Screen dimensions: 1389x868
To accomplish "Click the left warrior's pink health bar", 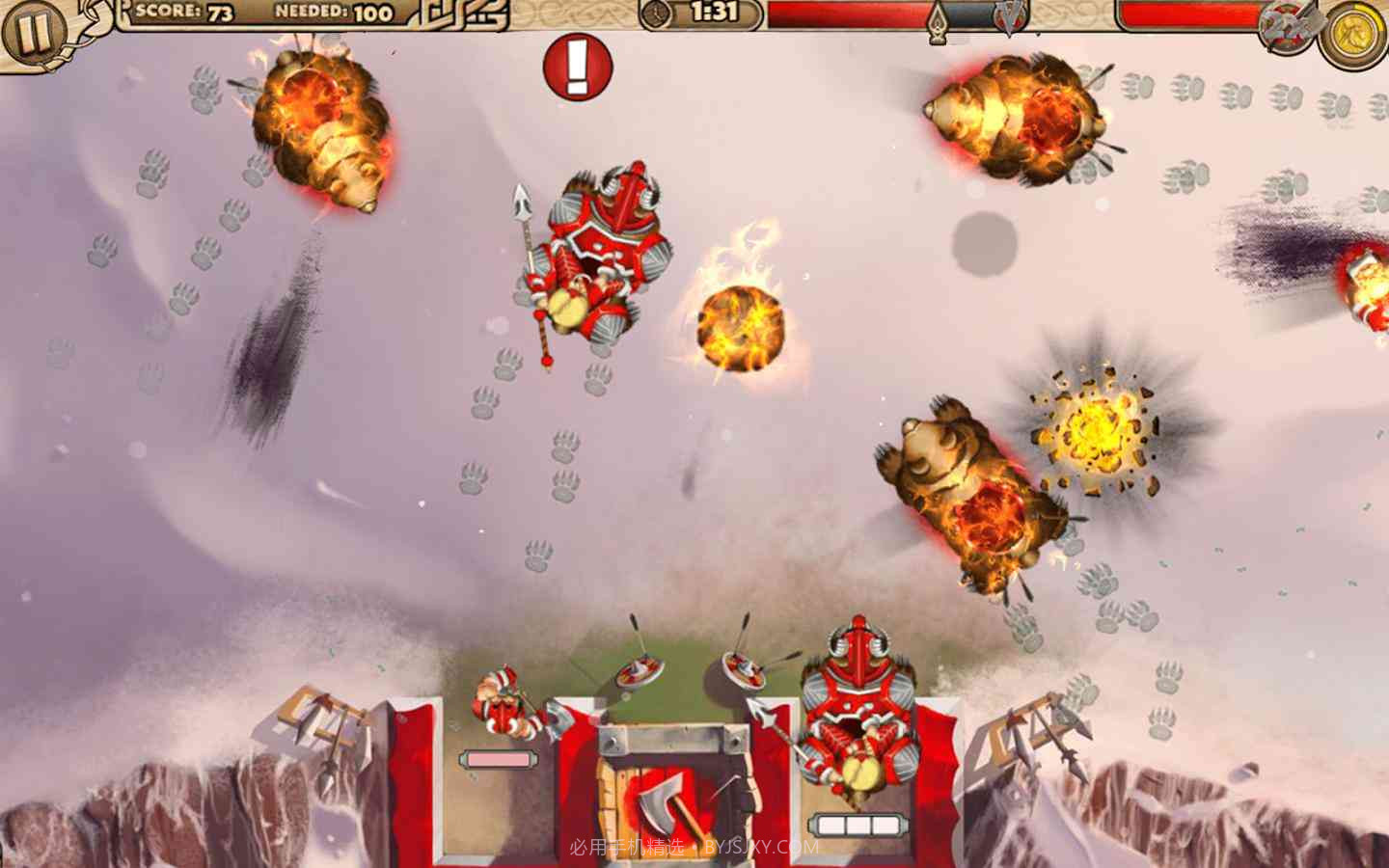I will pos(498,761).
